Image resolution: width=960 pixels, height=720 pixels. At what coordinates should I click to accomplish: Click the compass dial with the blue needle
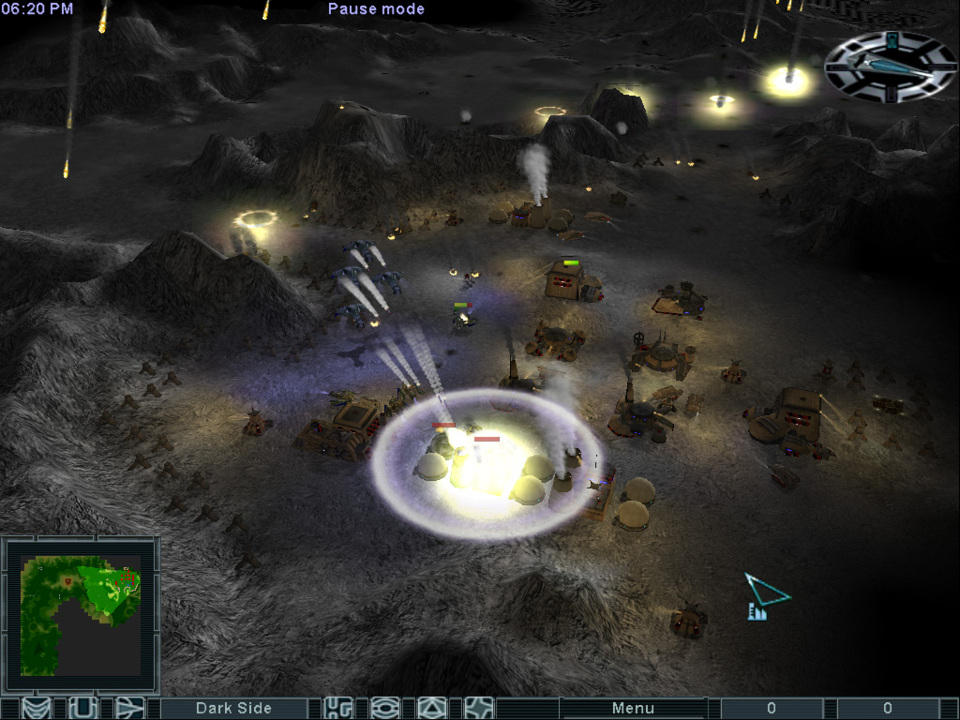pos(889,65)
